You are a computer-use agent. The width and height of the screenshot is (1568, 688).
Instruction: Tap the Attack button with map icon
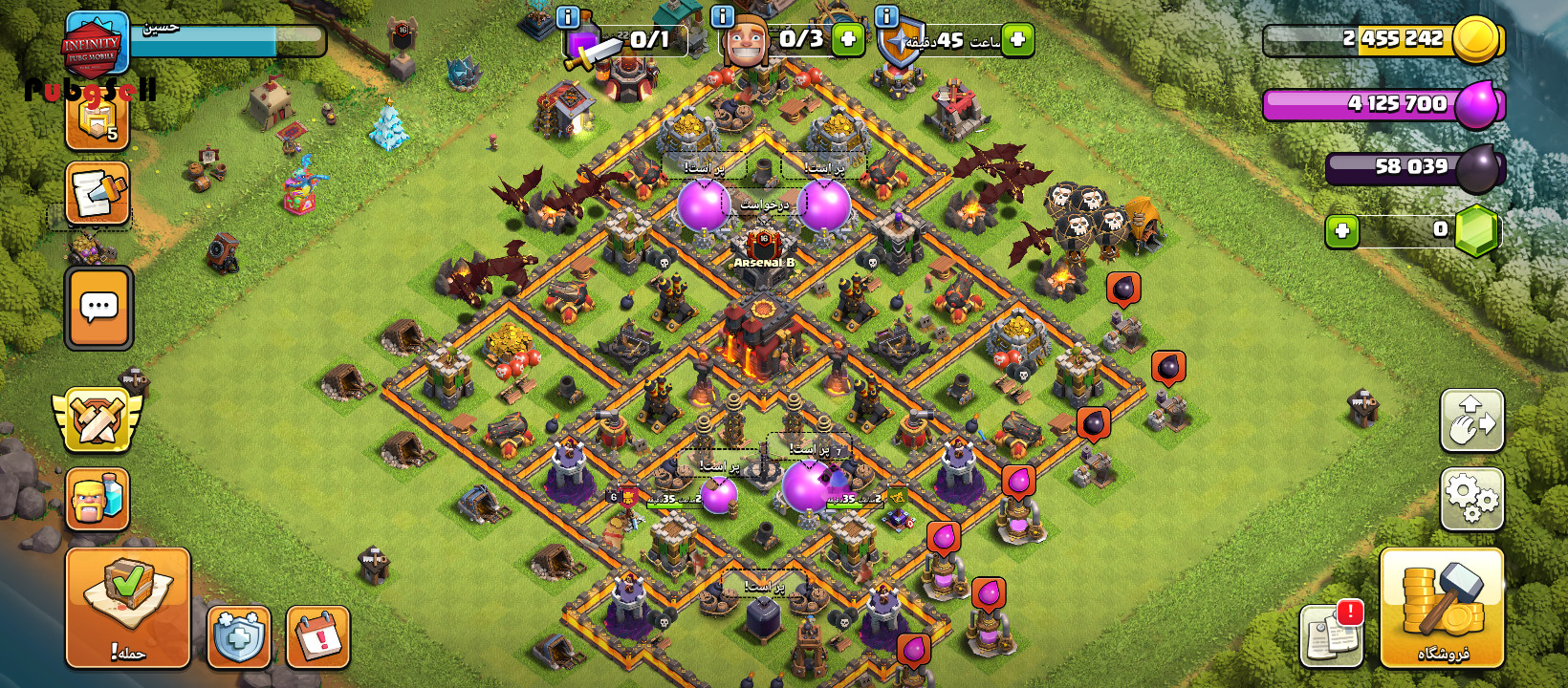point(128,608)
